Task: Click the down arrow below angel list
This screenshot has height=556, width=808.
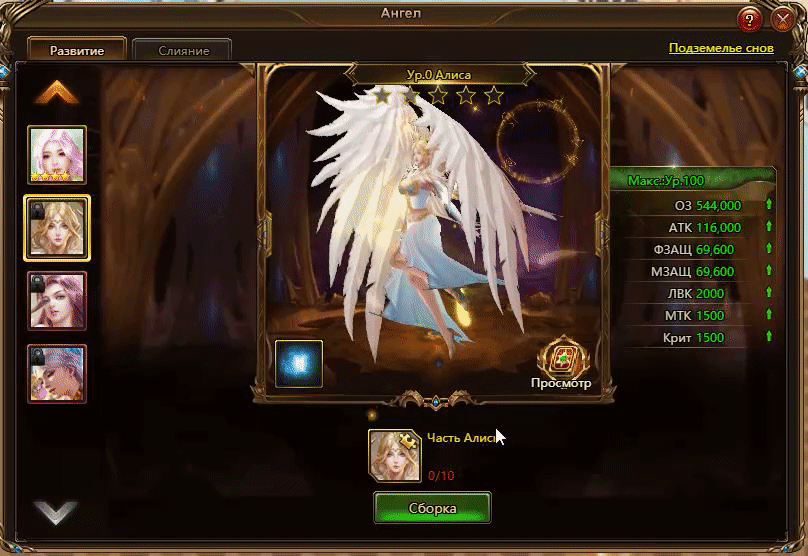Action: [x=56, y=512]
